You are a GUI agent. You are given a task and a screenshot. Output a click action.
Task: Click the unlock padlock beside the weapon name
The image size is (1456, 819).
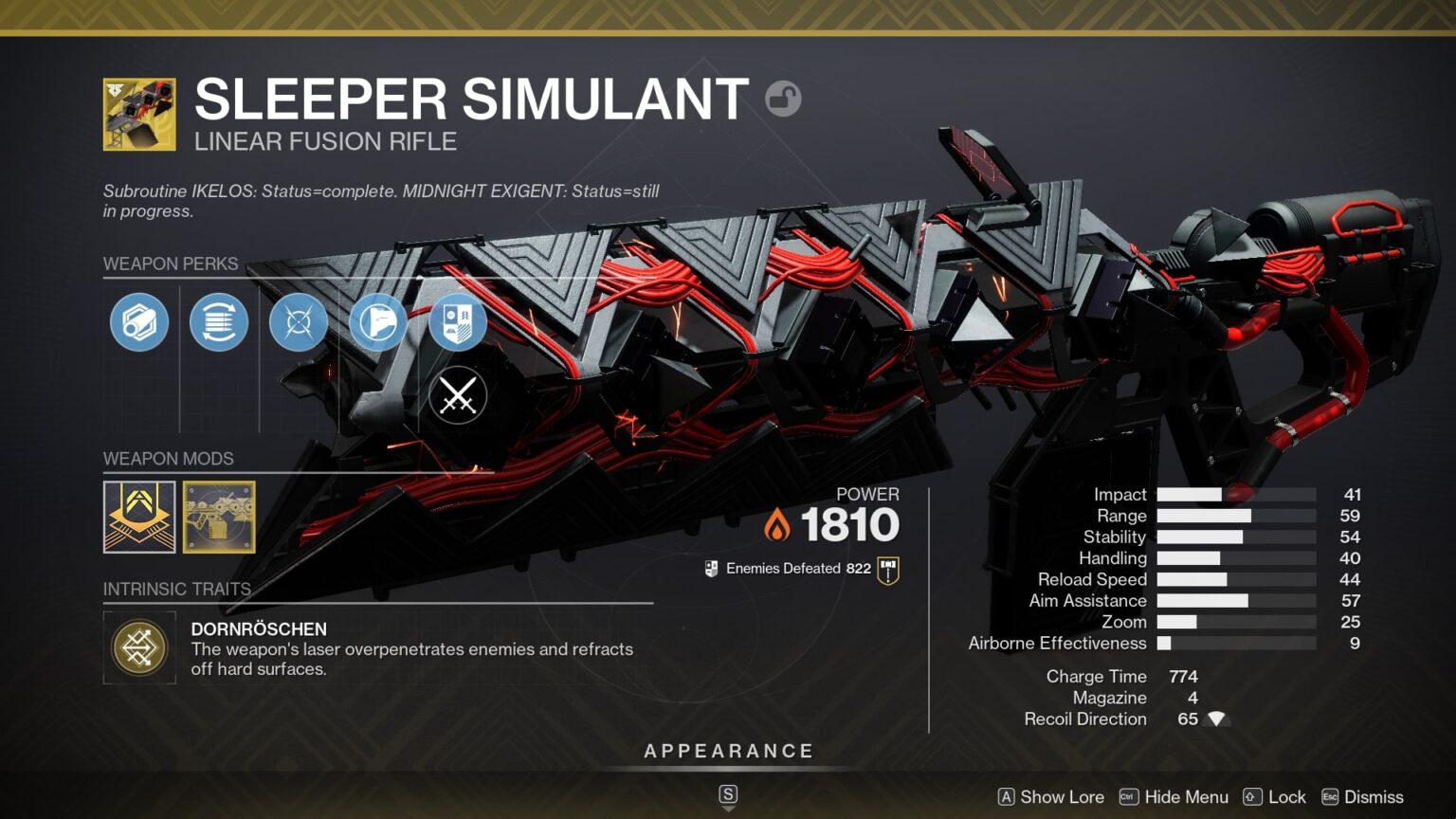(x=785, y=99)
